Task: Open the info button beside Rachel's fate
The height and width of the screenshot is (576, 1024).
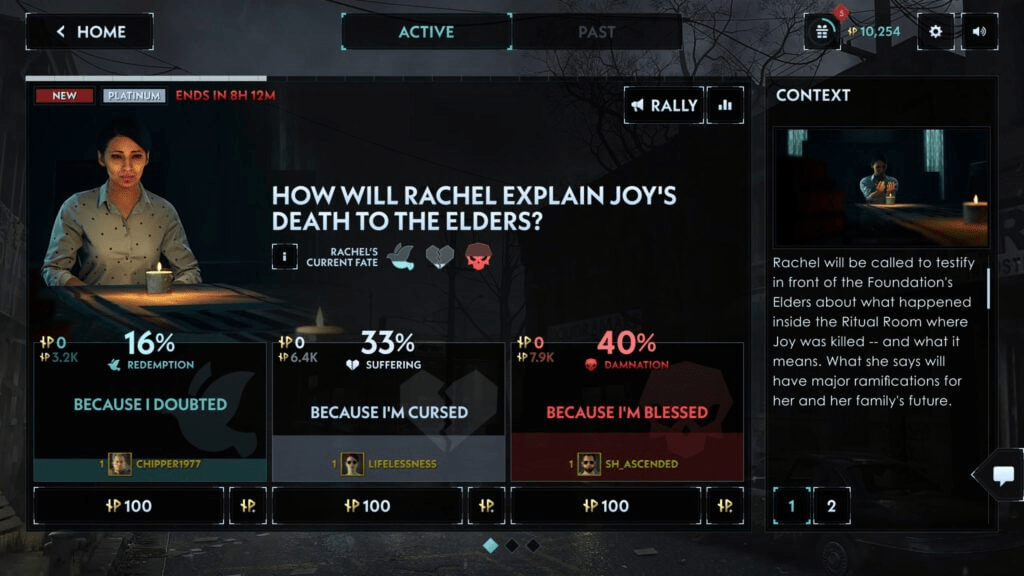Action: [x=284, y=256]
